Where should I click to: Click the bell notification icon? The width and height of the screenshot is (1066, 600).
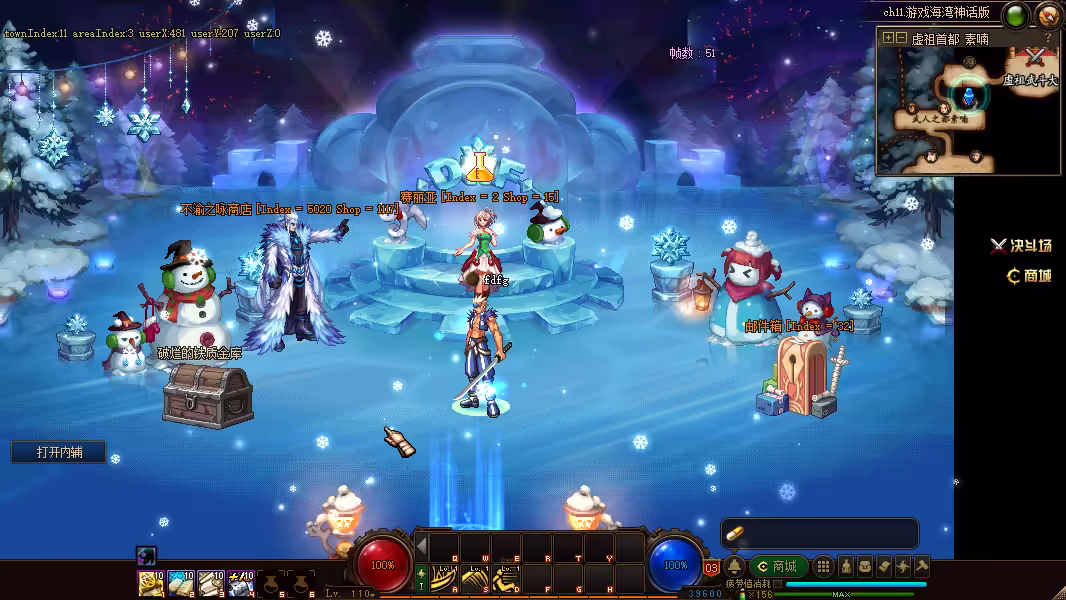(x=734, y=566)
